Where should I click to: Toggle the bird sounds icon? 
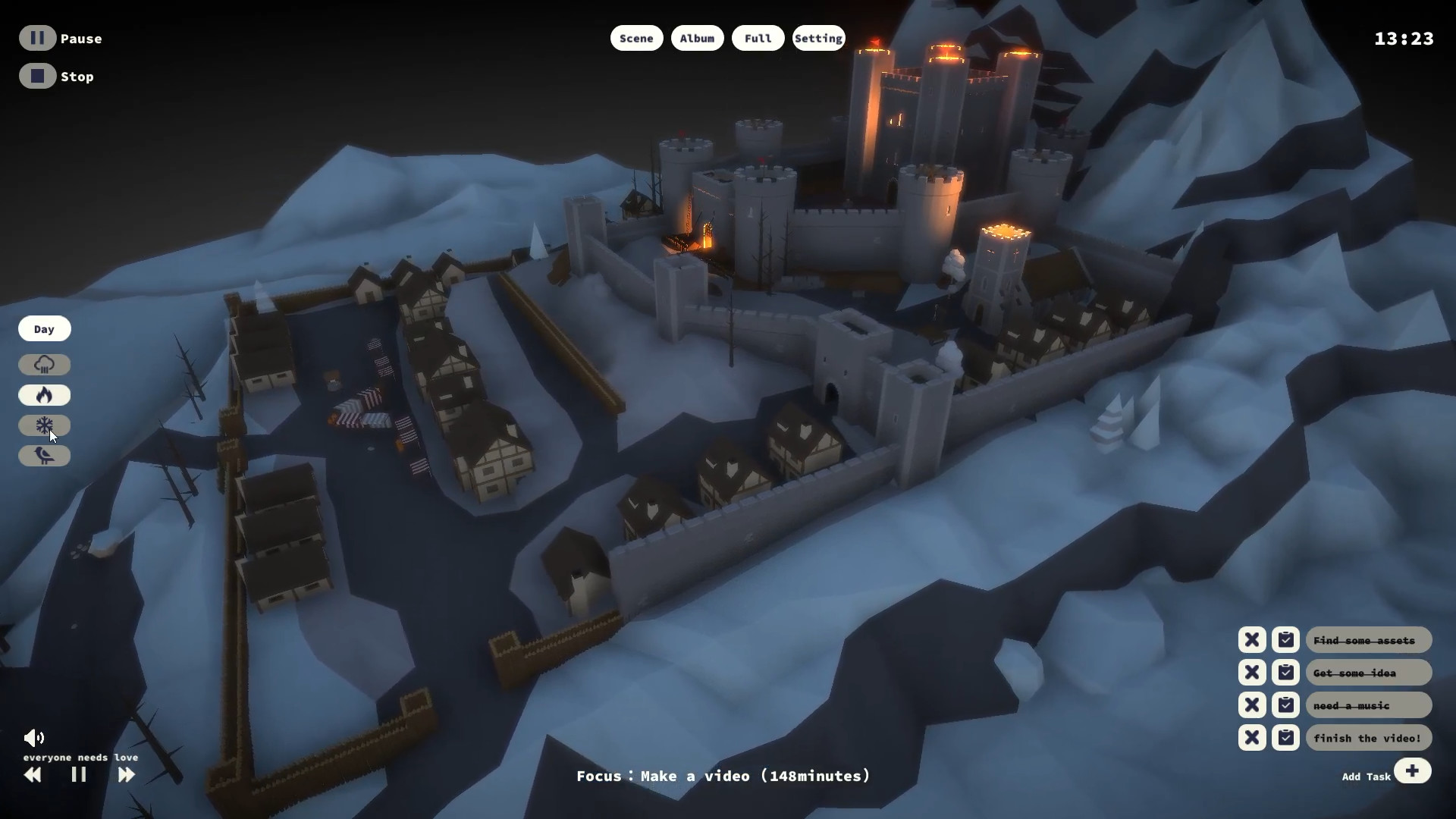pos(44,456)
